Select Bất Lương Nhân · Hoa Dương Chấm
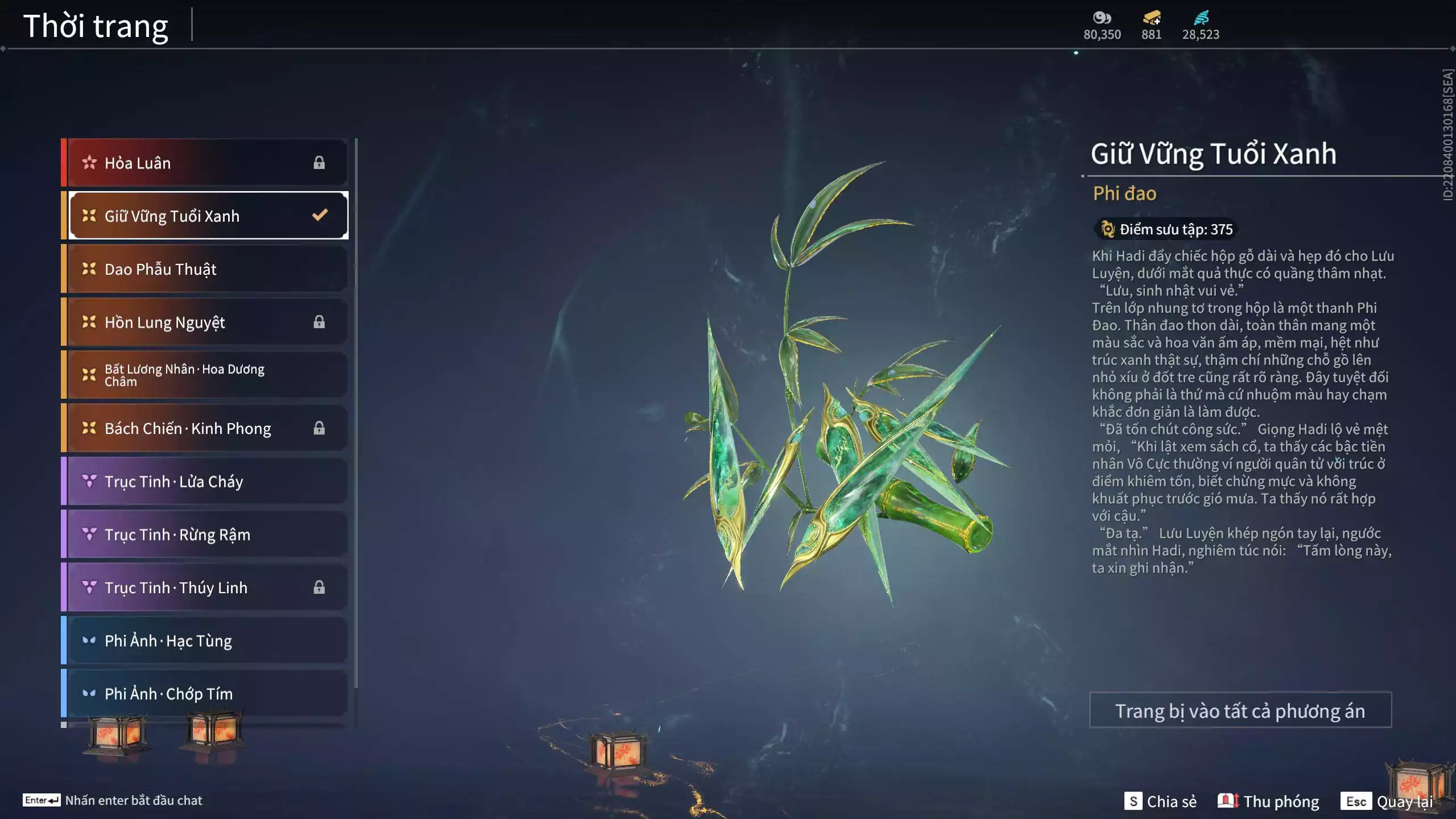 point(205,375)
